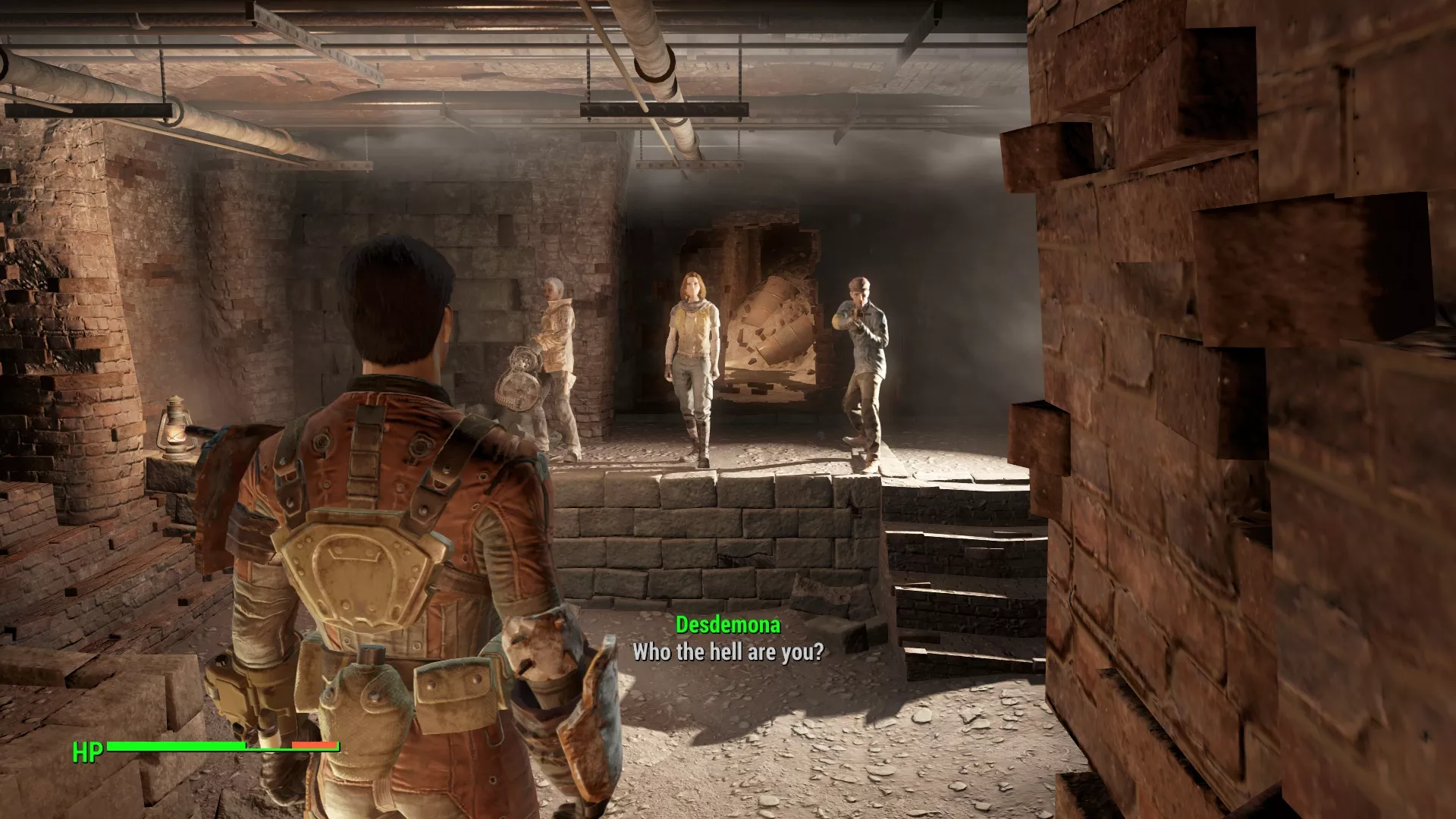Click the Desdemona name label

pyautogui.click(x=727, y=626)
